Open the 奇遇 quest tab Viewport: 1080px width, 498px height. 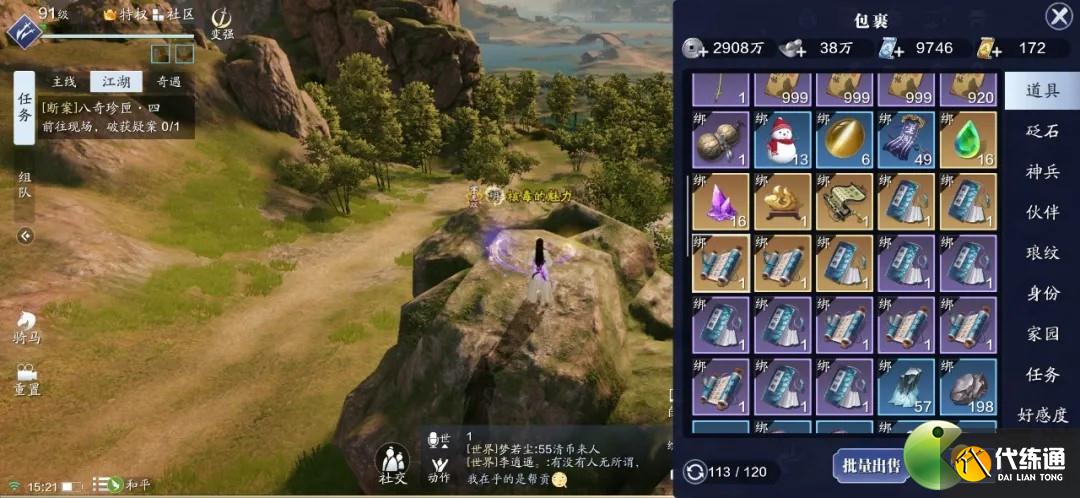[169, 82]
